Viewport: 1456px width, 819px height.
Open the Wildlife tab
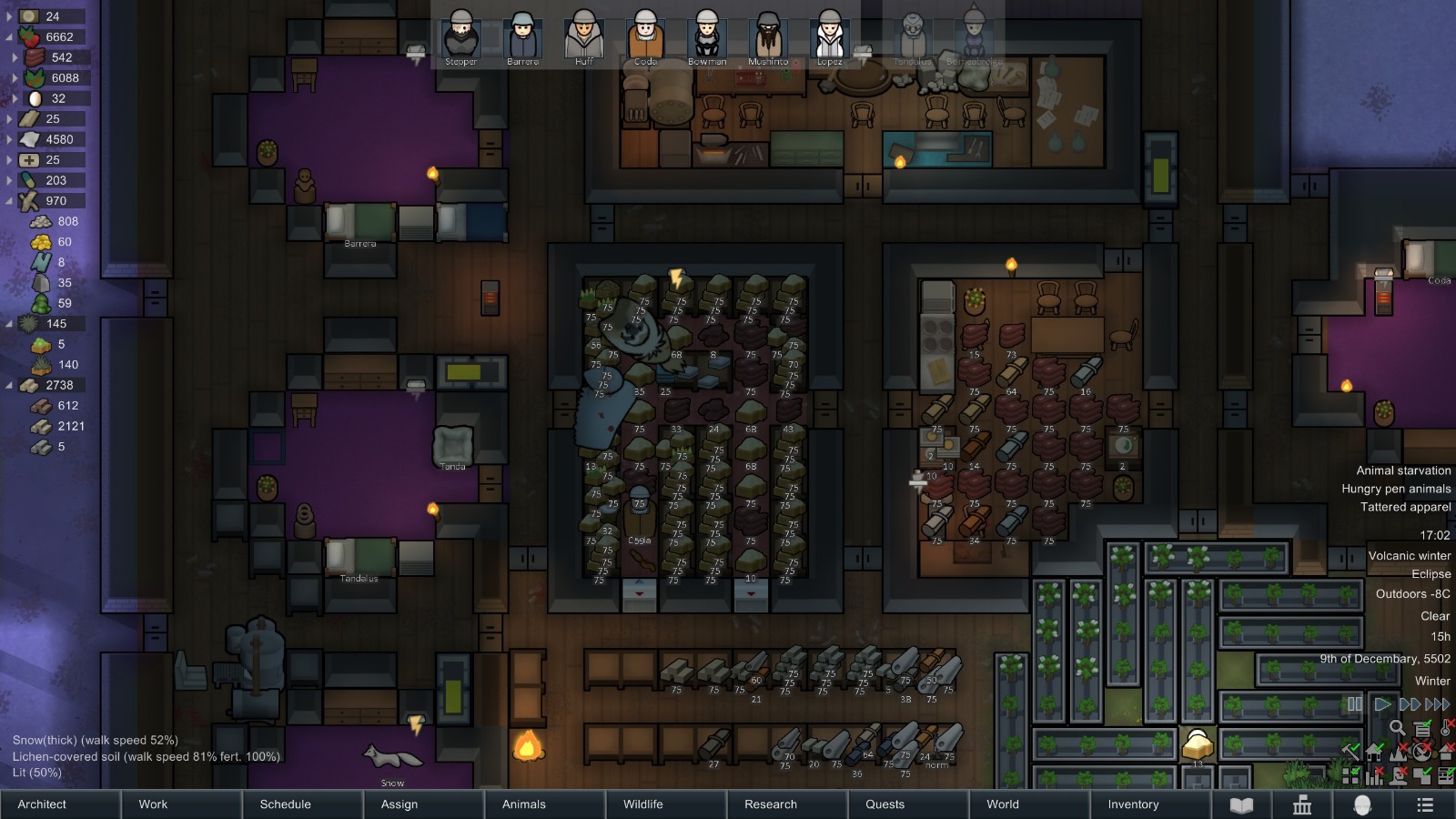(x=665, y=804)
